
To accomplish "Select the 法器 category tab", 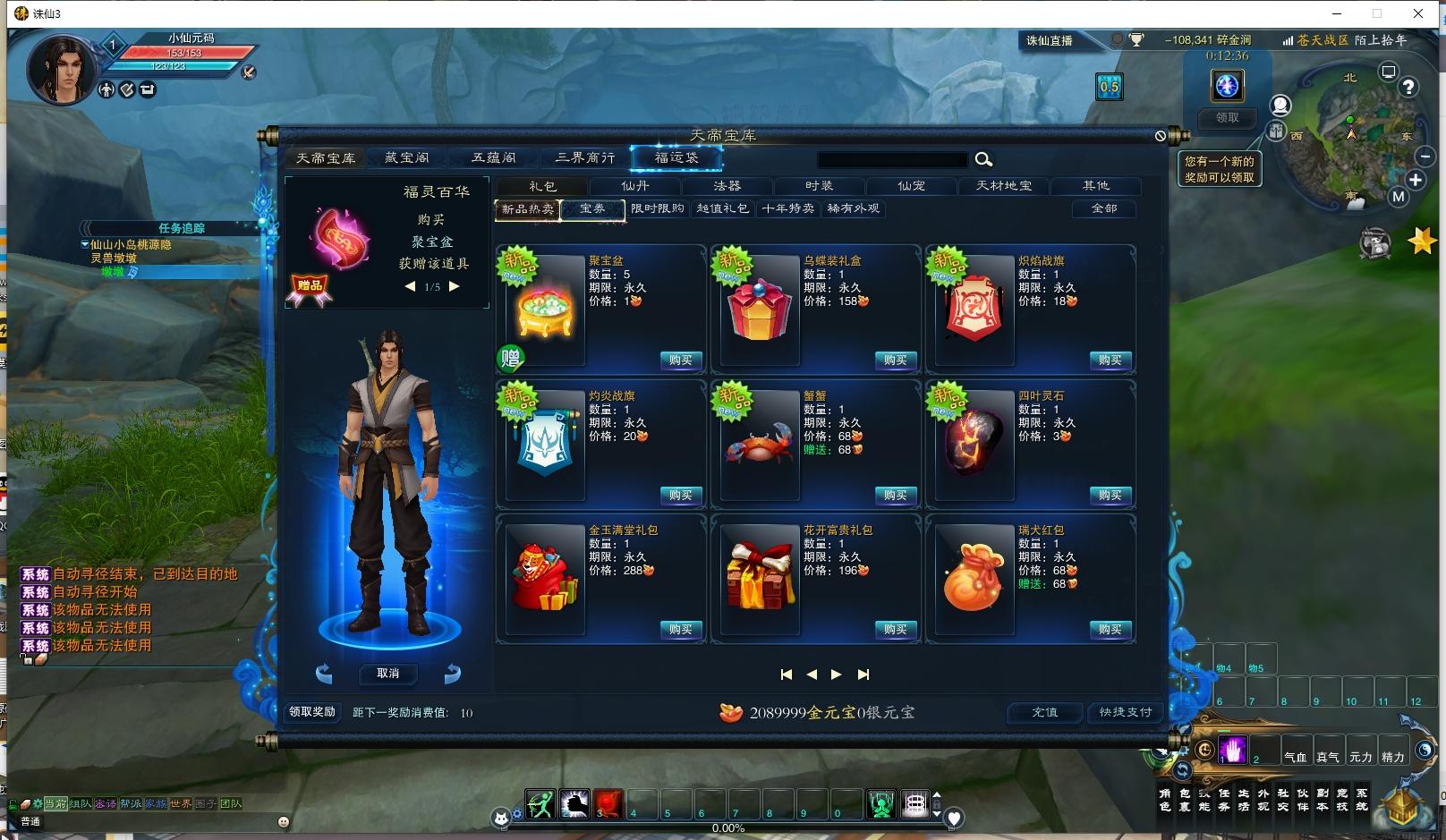I will [x=727, y=186].
